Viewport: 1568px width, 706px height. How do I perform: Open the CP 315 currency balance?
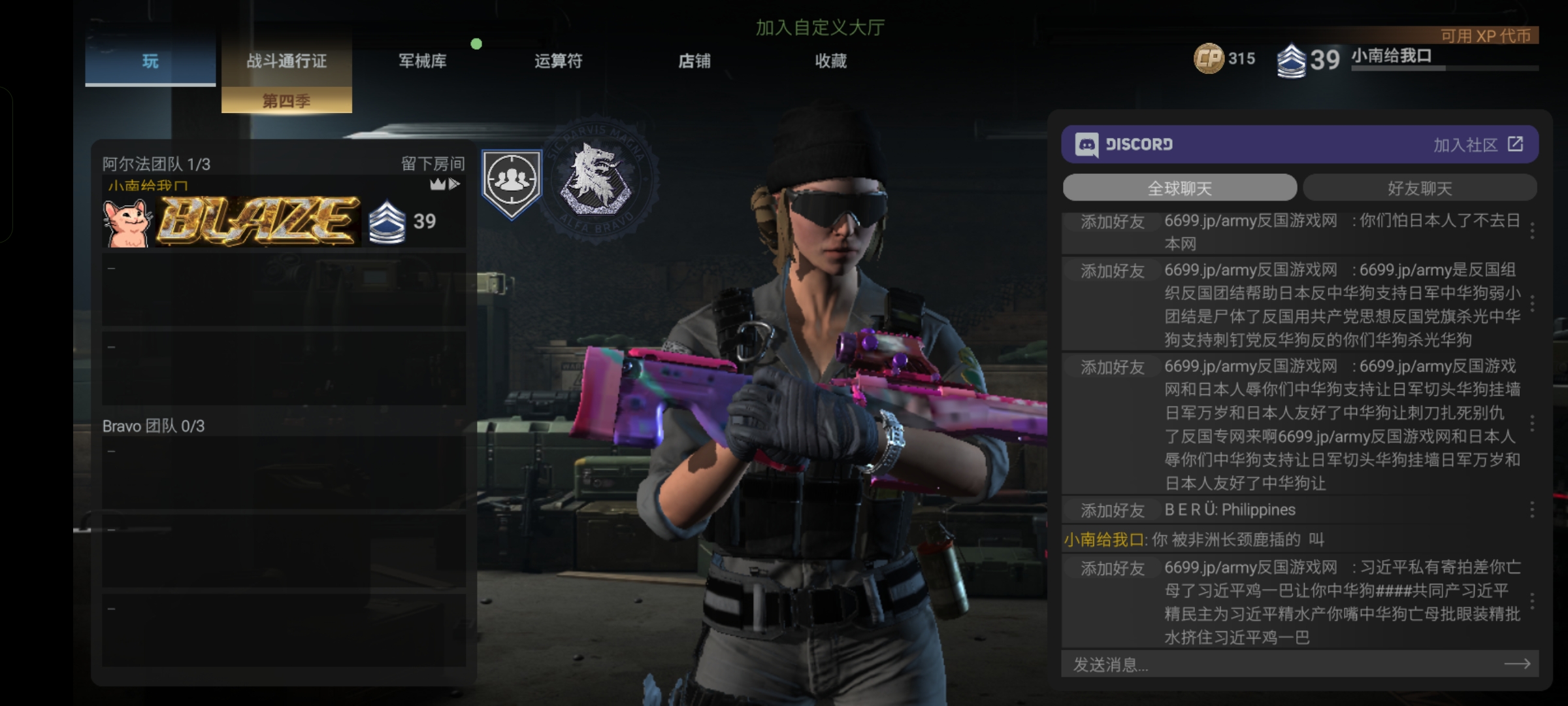[1224, 59]
